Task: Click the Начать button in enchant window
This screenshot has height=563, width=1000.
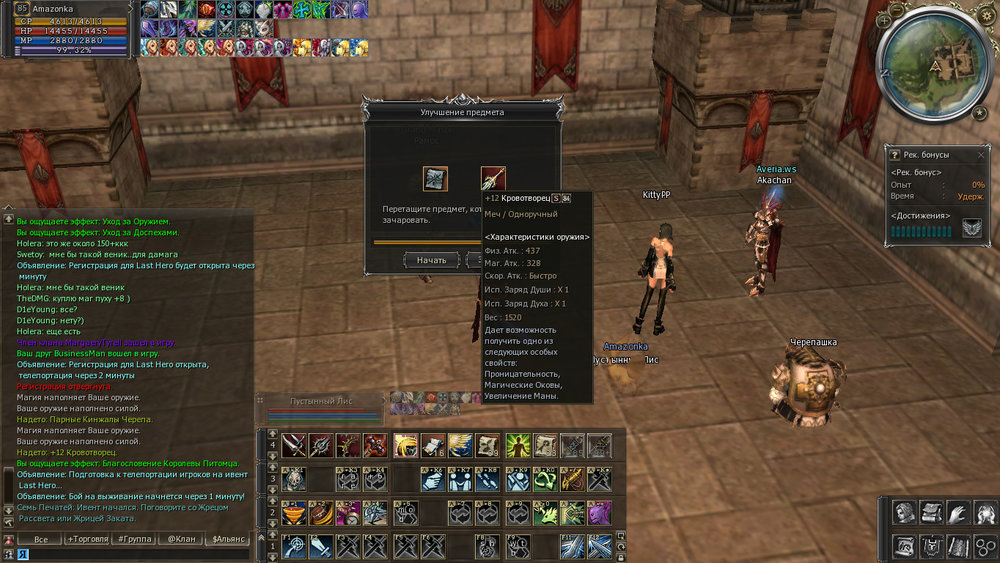Action: point(431,260)
